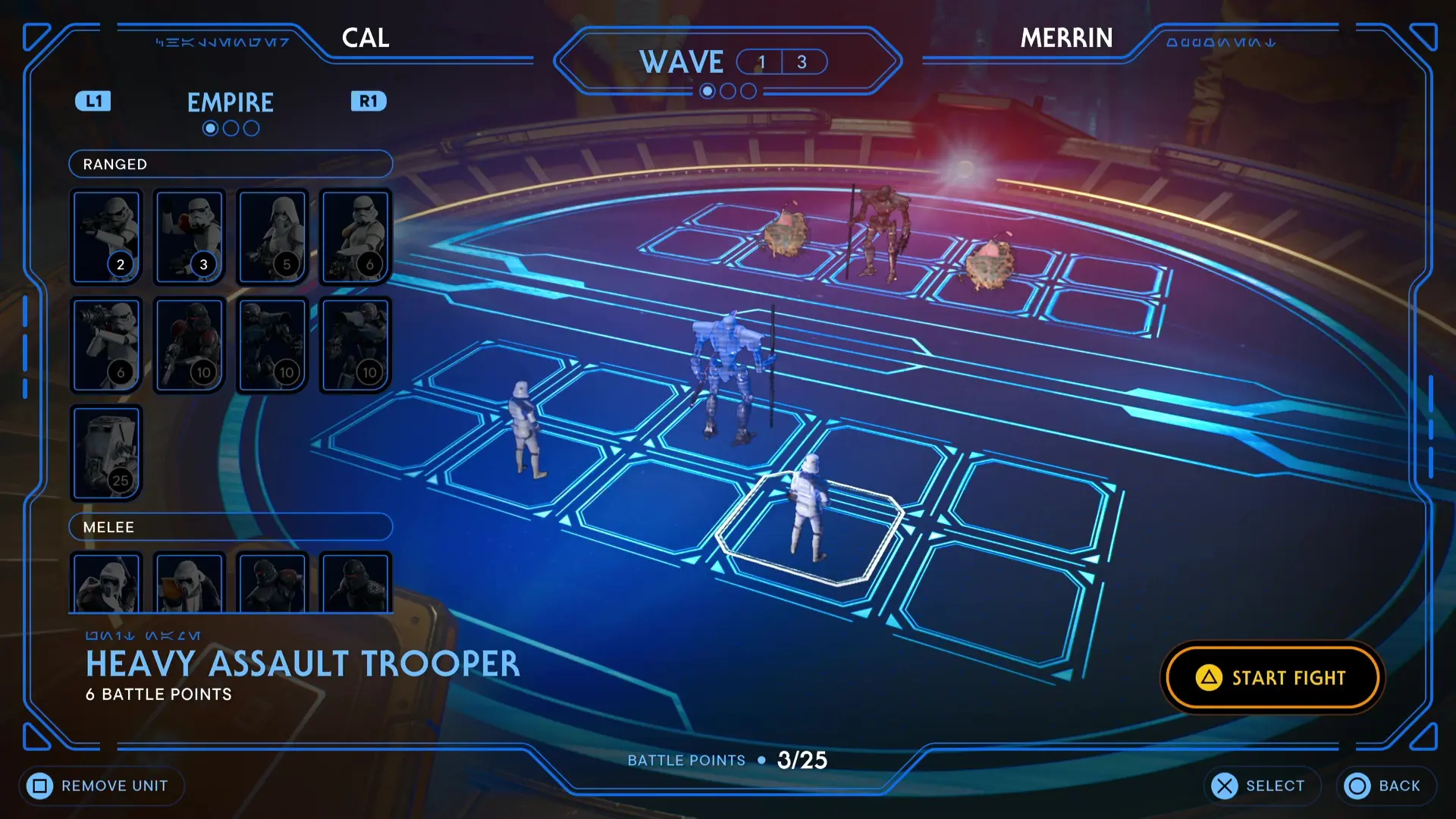Select the second EMPIRE page dot
The image size is (1456, 819).
pos(231,127)
